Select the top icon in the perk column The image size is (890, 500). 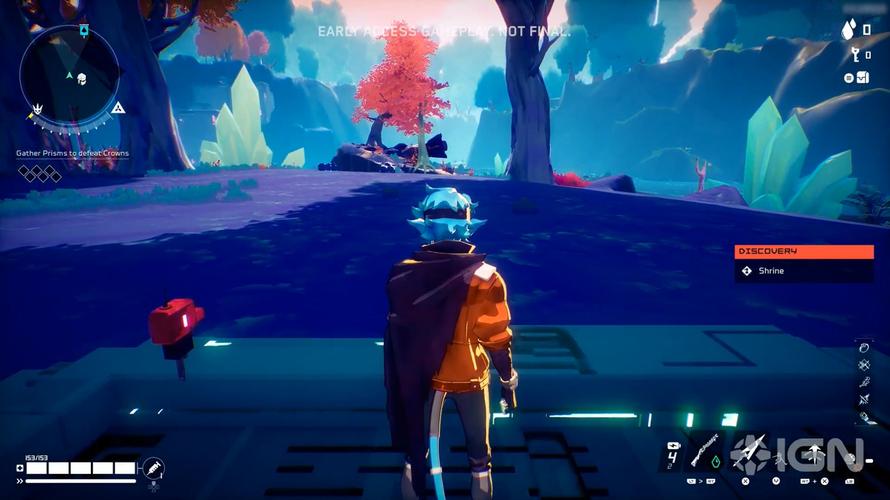(x=864, y=347)
